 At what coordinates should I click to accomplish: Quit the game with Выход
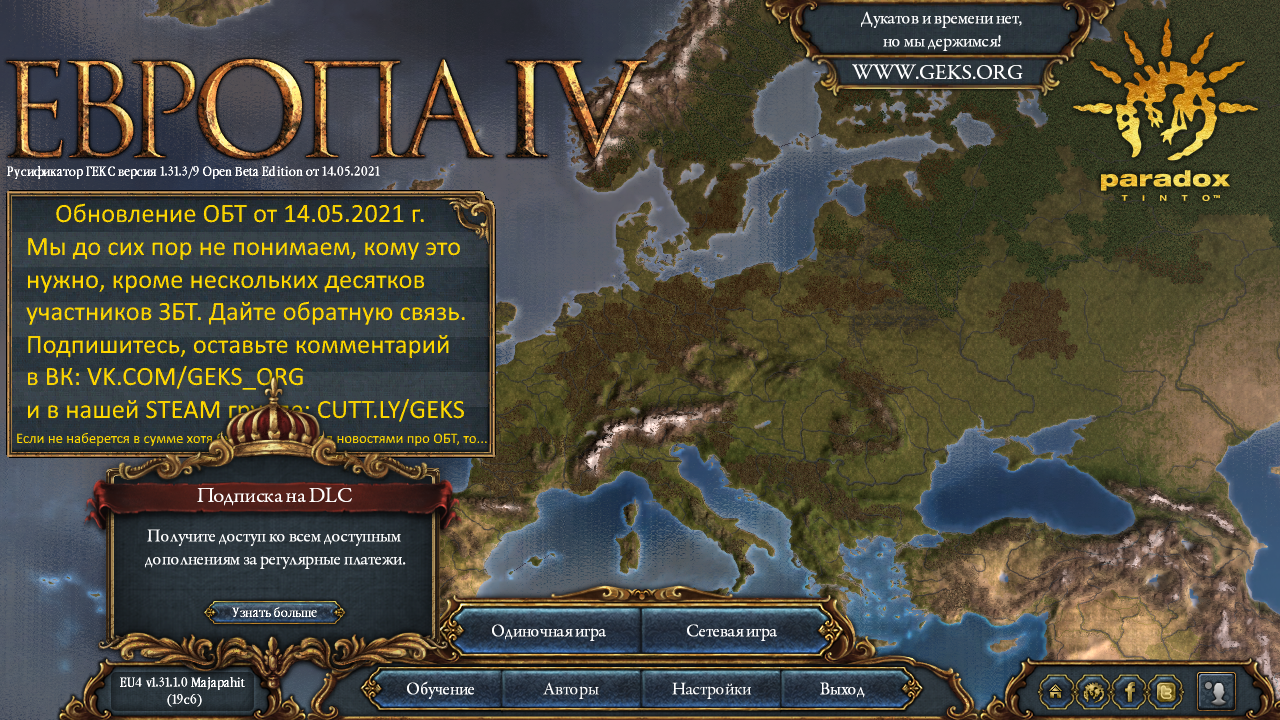[x=842, y=689]
